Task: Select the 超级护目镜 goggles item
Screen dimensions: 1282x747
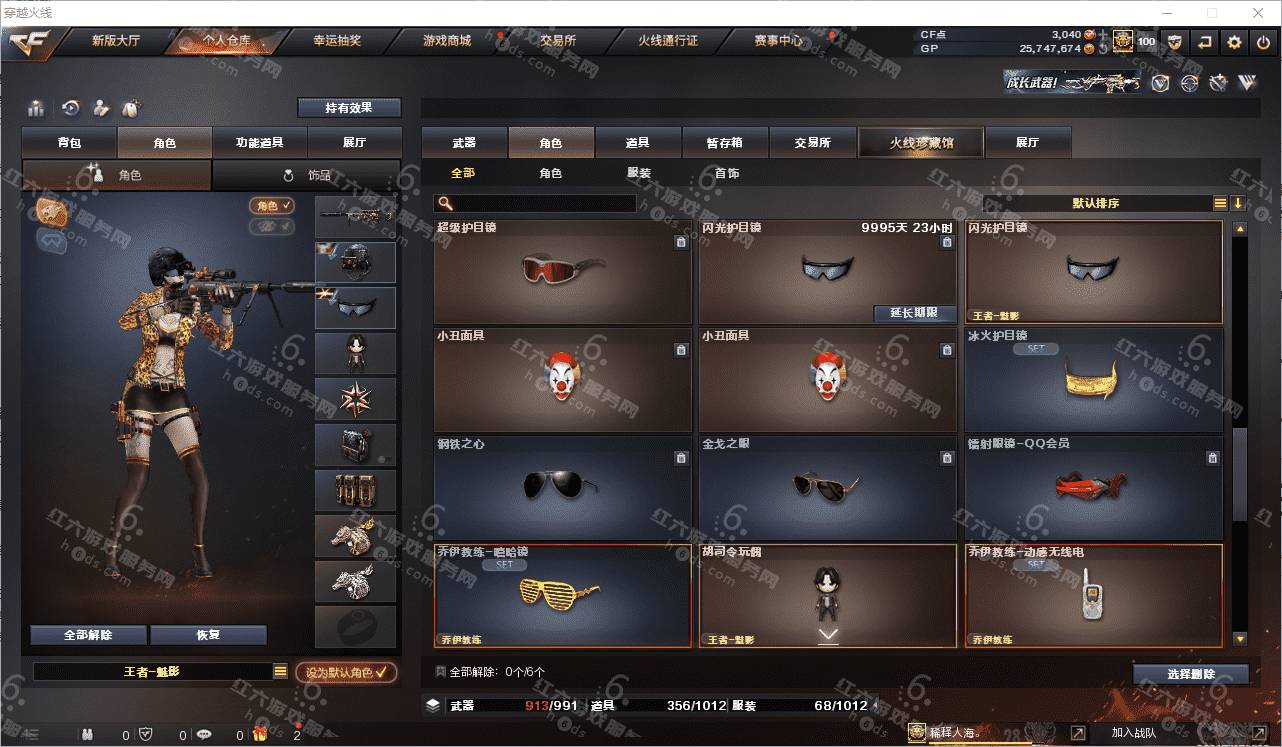Action: click(x=562, y=271)
